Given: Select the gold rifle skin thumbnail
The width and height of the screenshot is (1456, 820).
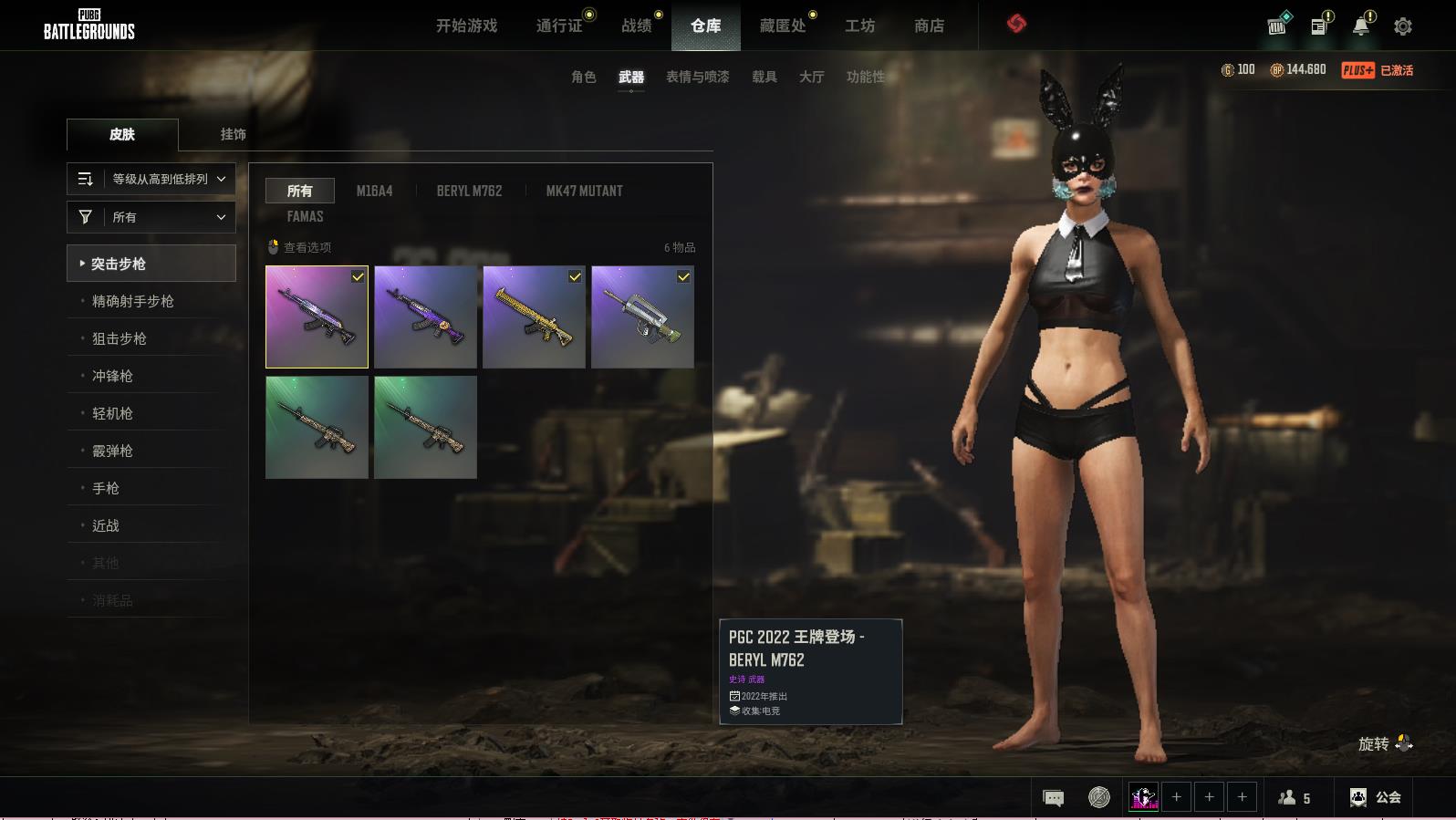Looking at the screenshot, I should (x=534, y=317).
